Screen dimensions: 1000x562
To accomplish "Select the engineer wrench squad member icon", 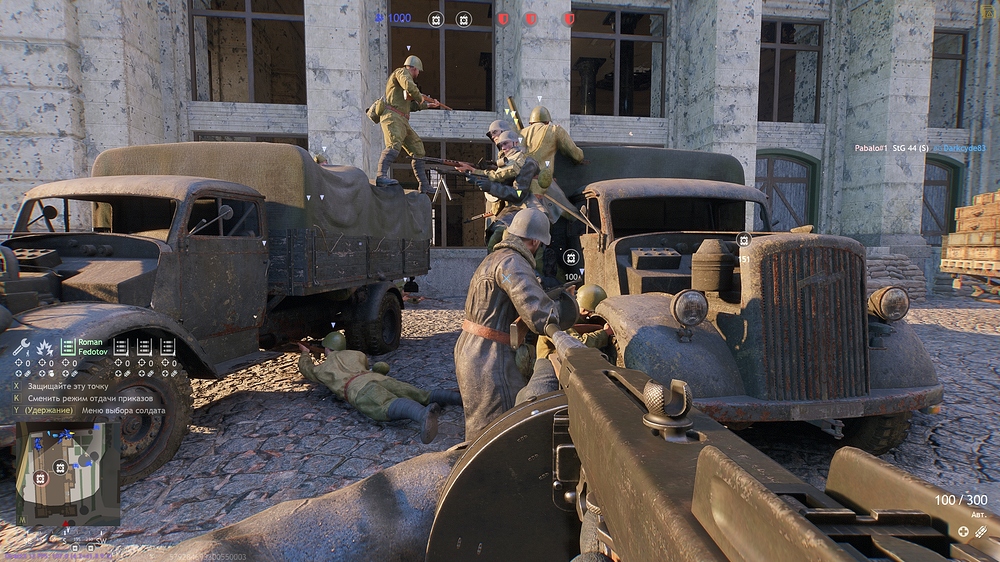I will 21,348.
